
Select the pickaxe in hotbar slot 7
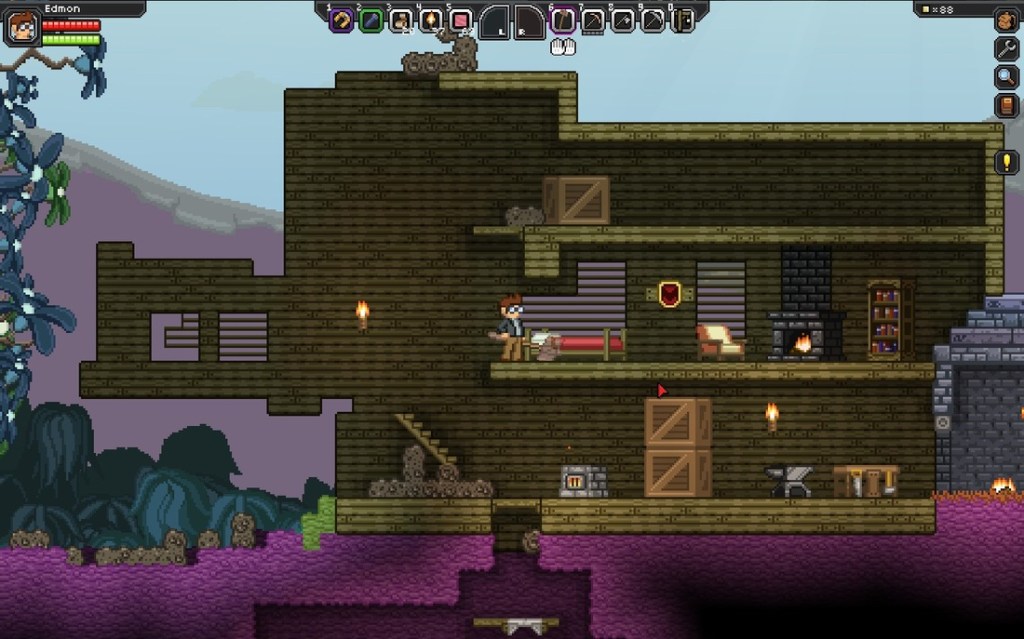[593, 20]
